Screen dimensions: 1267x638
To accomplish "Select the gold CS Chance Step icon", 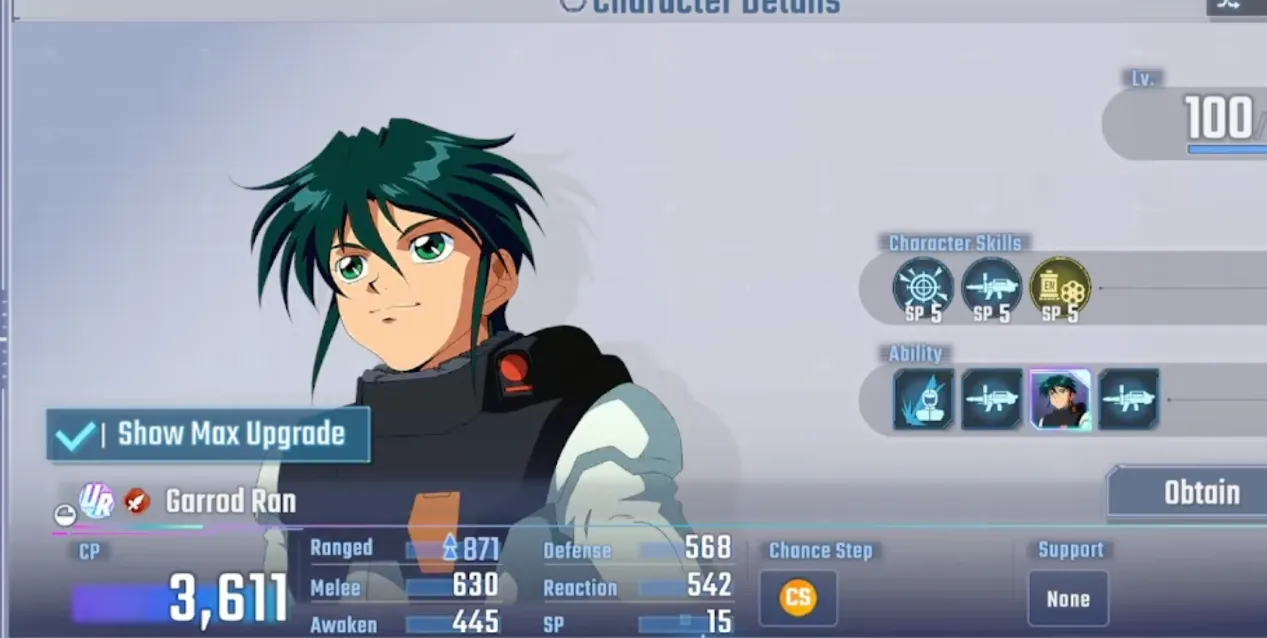I will [x=797, y=599].
